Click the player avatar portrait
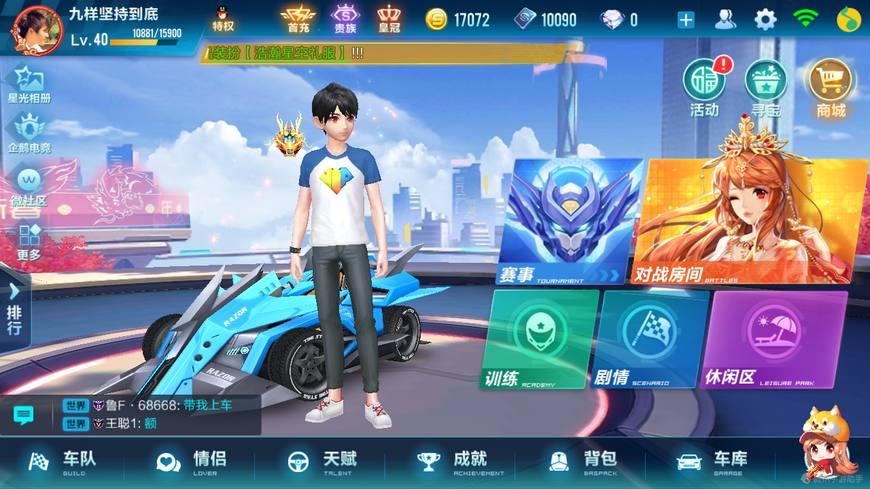 click(34, 28)
